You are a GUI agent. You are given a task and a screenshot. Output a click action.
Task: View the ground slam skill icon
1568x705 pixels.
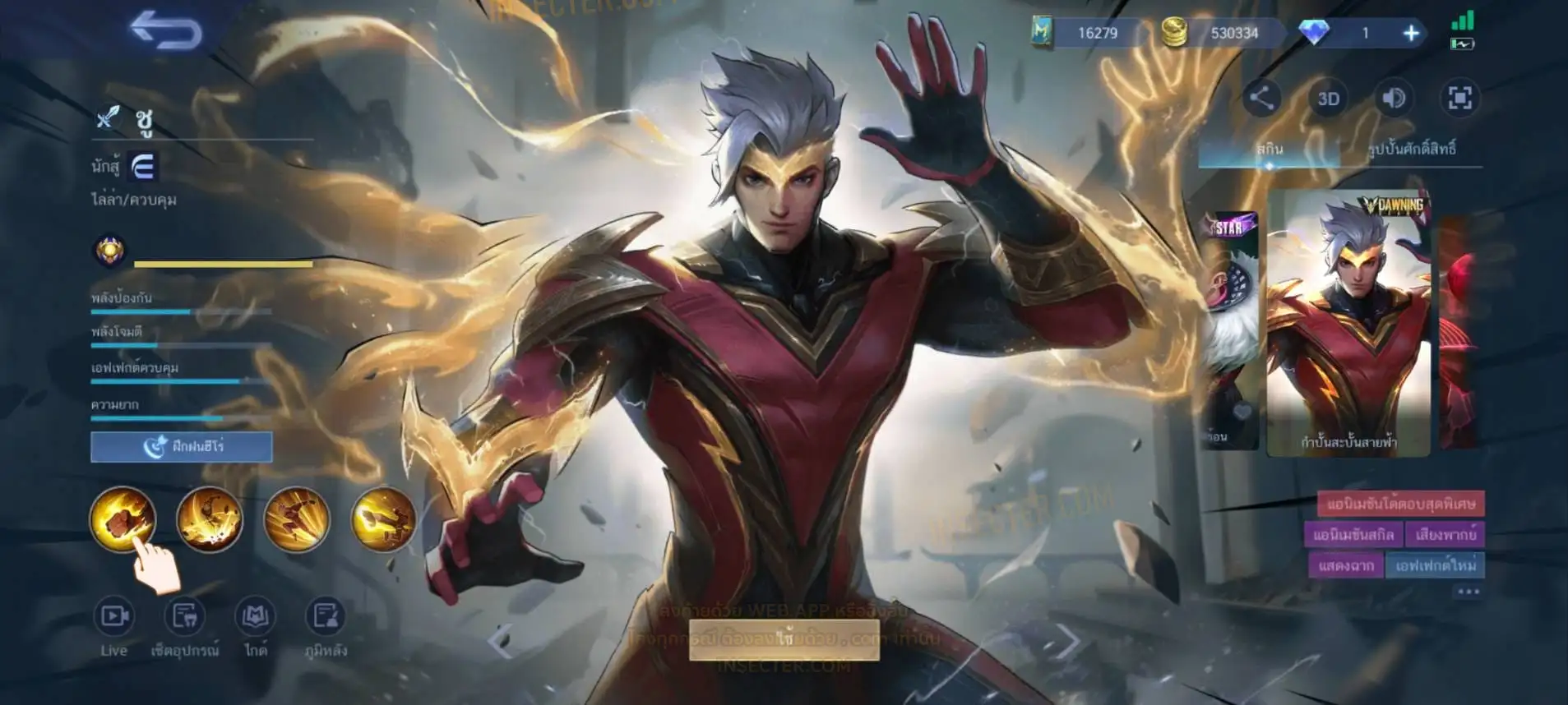(x=210, y=518)
